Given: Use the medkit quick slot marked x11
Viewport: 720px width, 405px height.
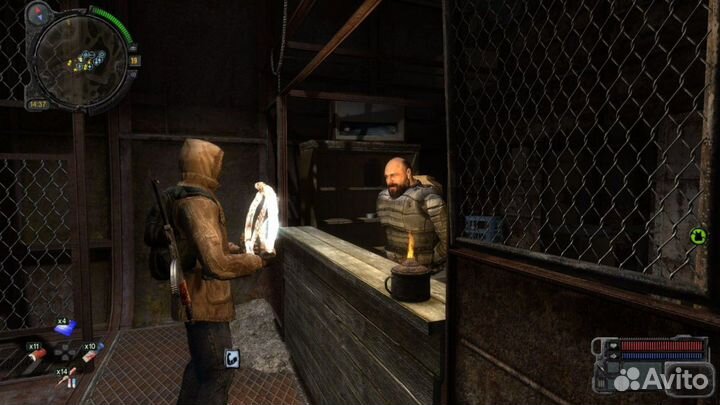Looking at the screenshot, I should tap(38, 351).
